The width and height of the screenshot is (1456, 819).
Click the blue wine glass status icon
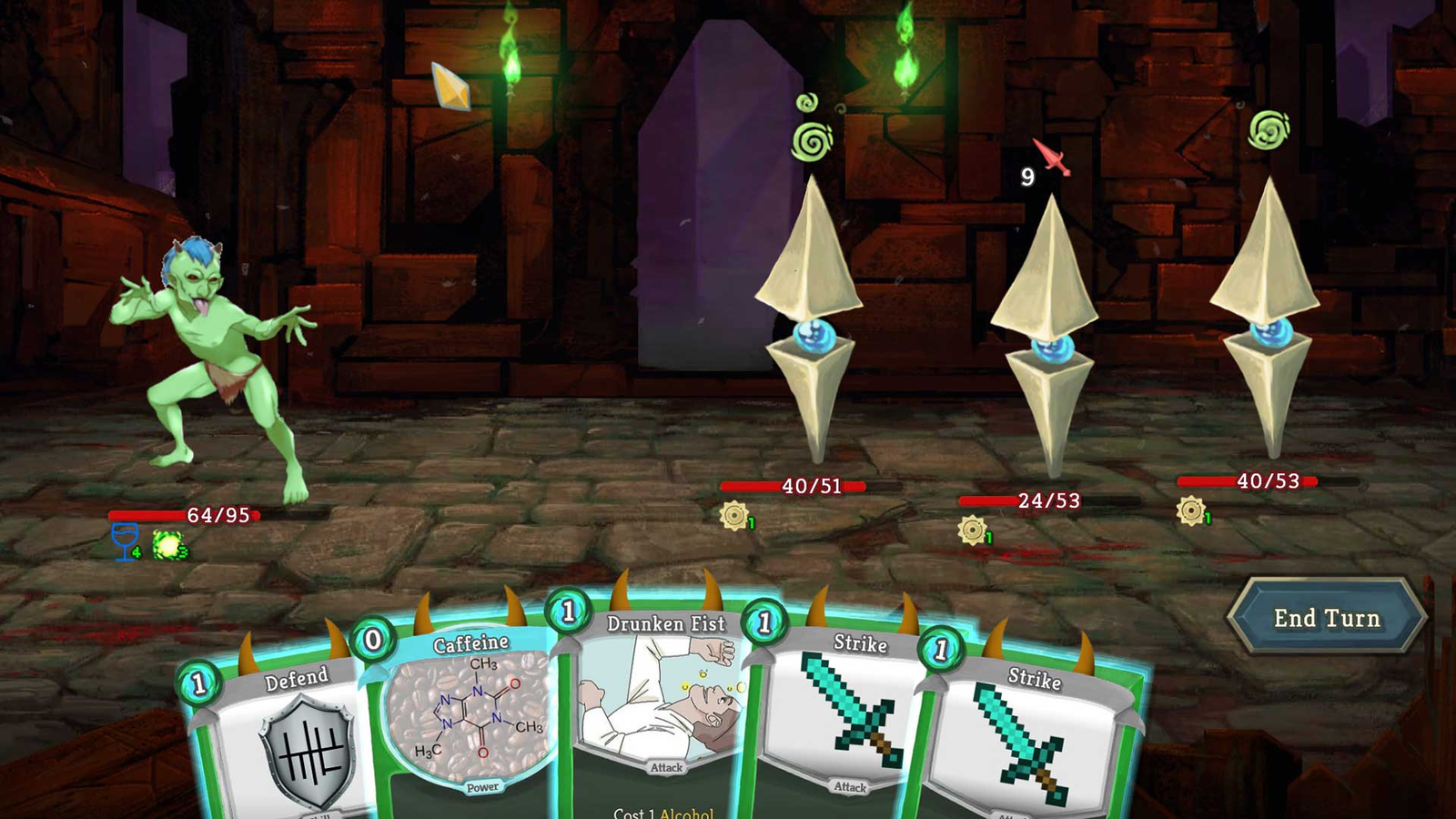pos(125,541)
